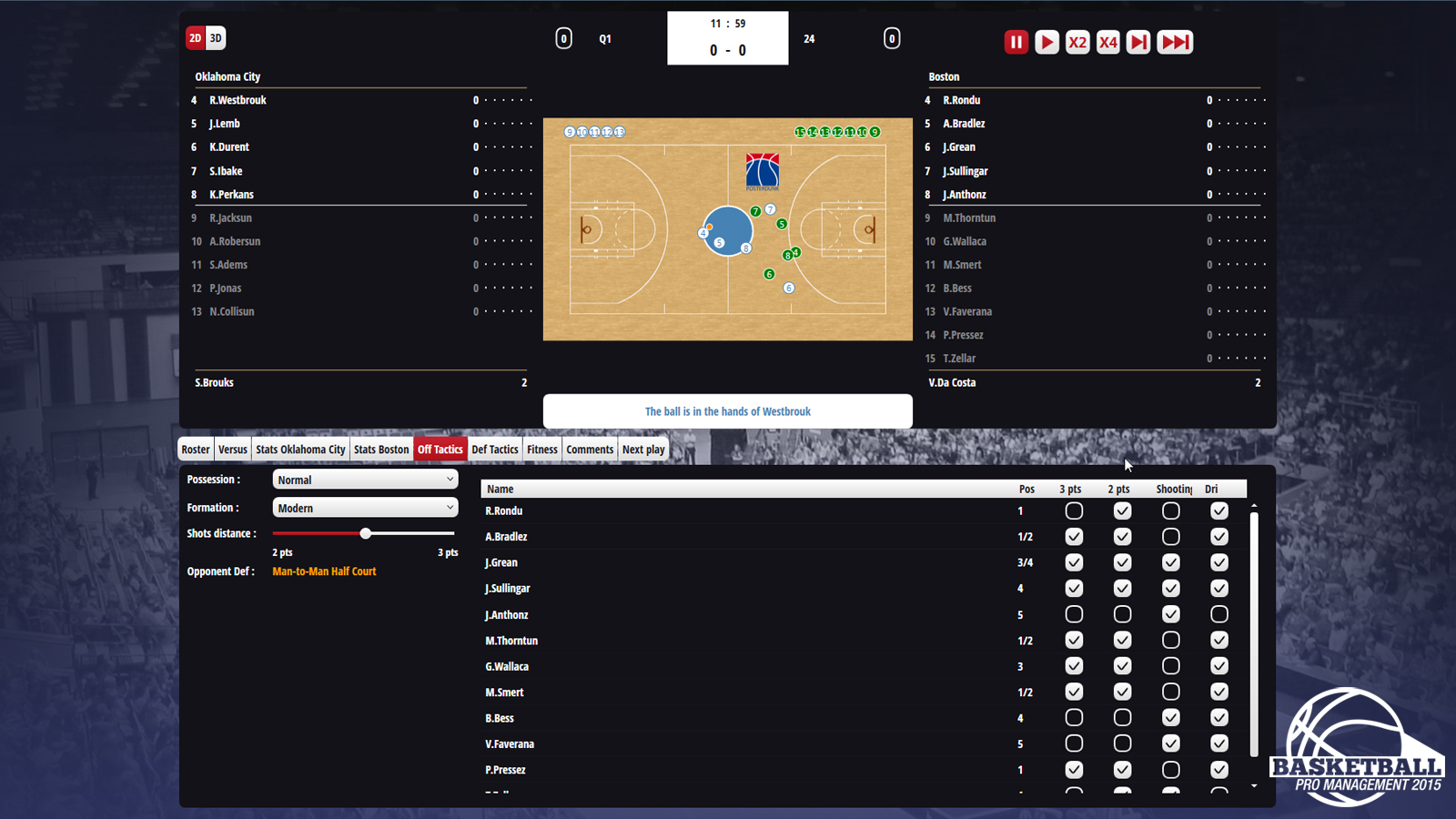Toggle Shooting permission for G.Wallaca
The height and width of the screenshot is (819, 1456).
click(x=1171, y=666)
